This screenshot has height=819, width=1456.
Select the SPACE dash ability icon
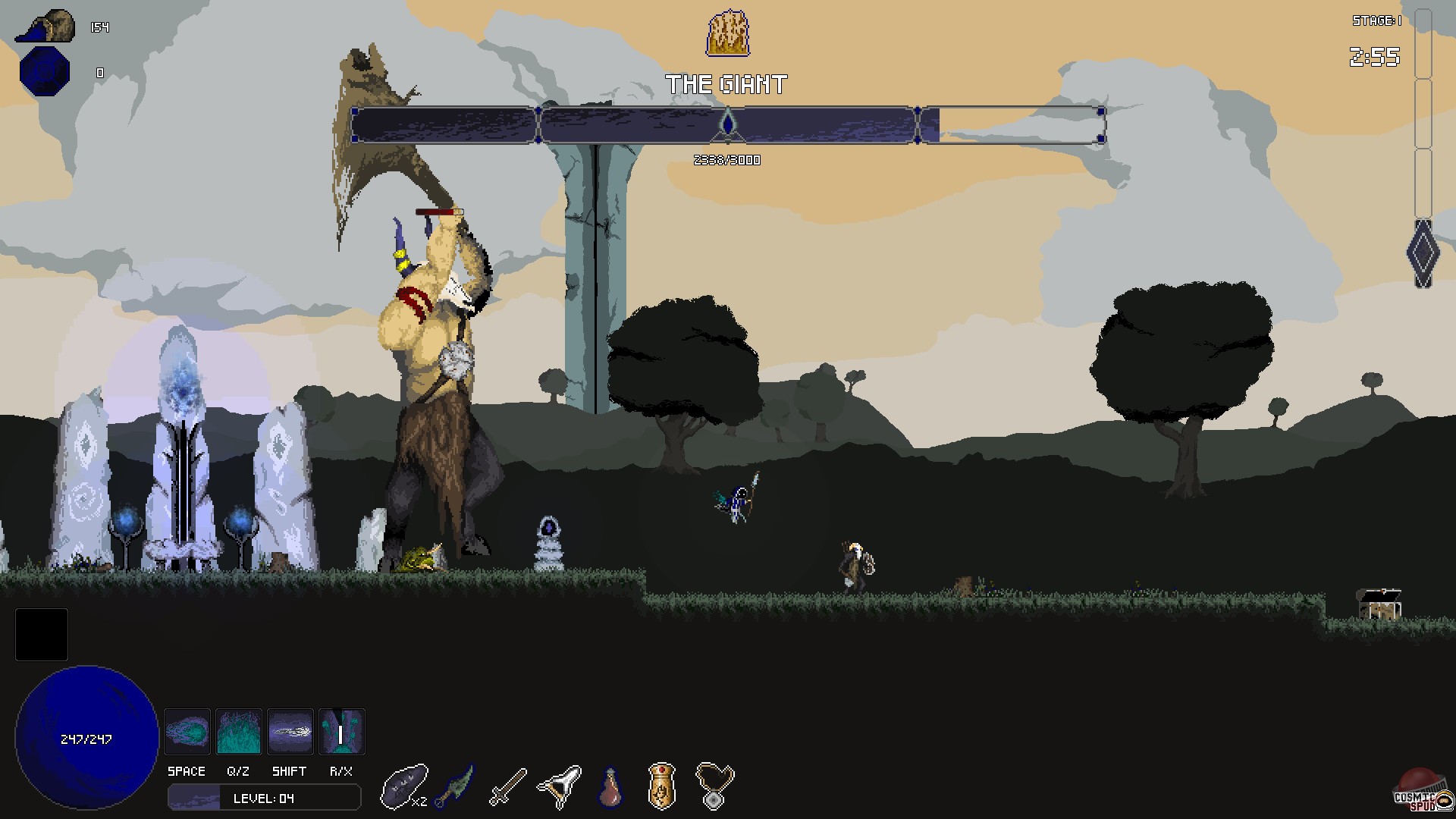[187, 731]
